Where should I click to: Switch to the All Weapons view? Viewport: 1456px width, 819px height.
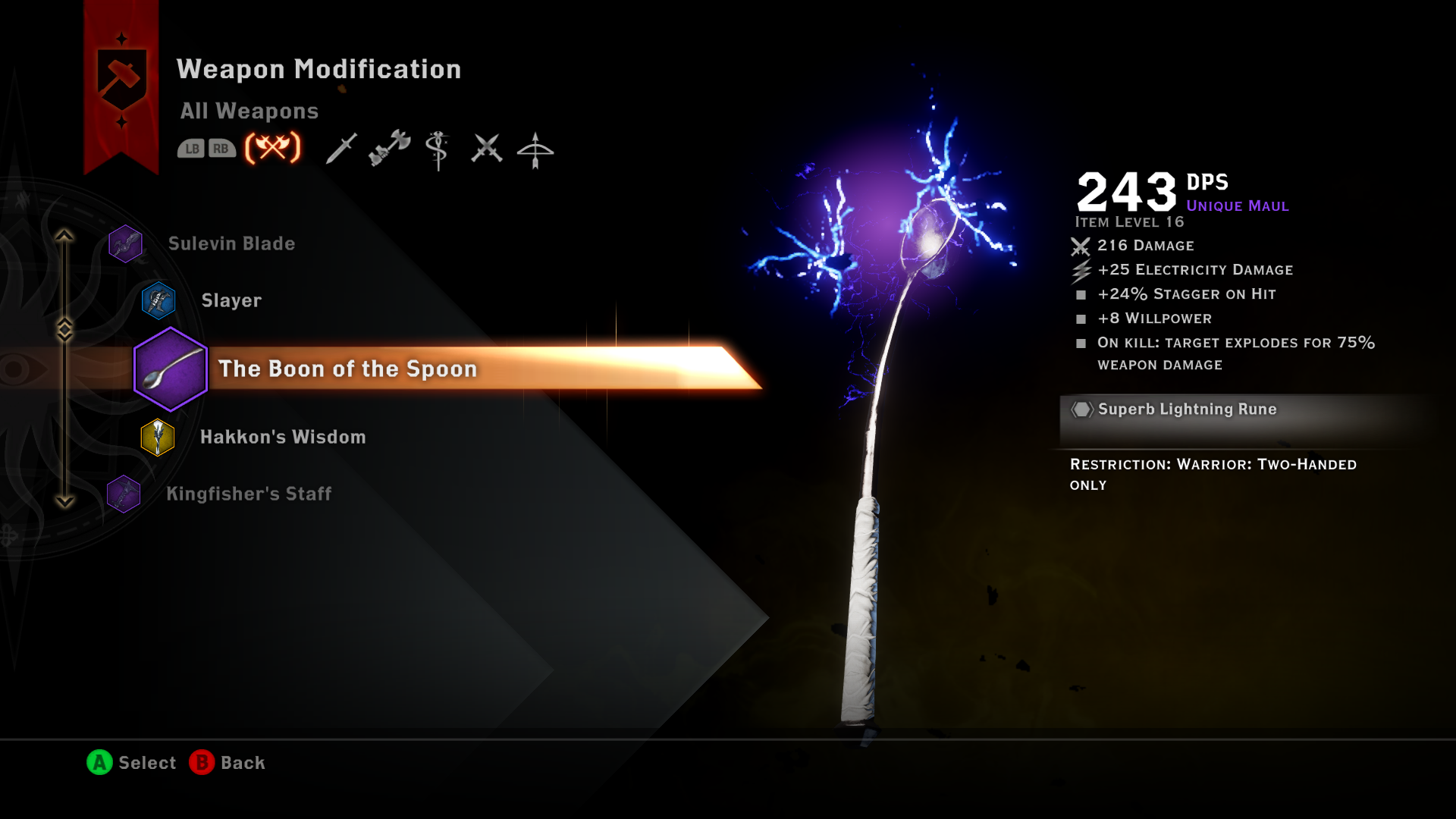click(x=250, y=111)
